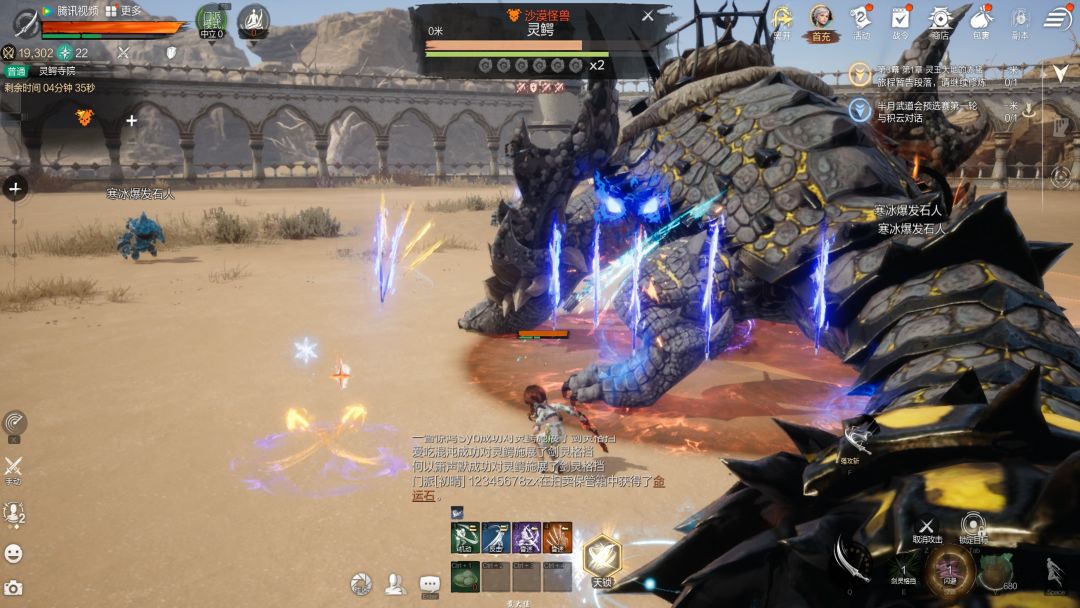Use the blue 反击 skill icon
The image size is (1080, 608).
[496, 538]
